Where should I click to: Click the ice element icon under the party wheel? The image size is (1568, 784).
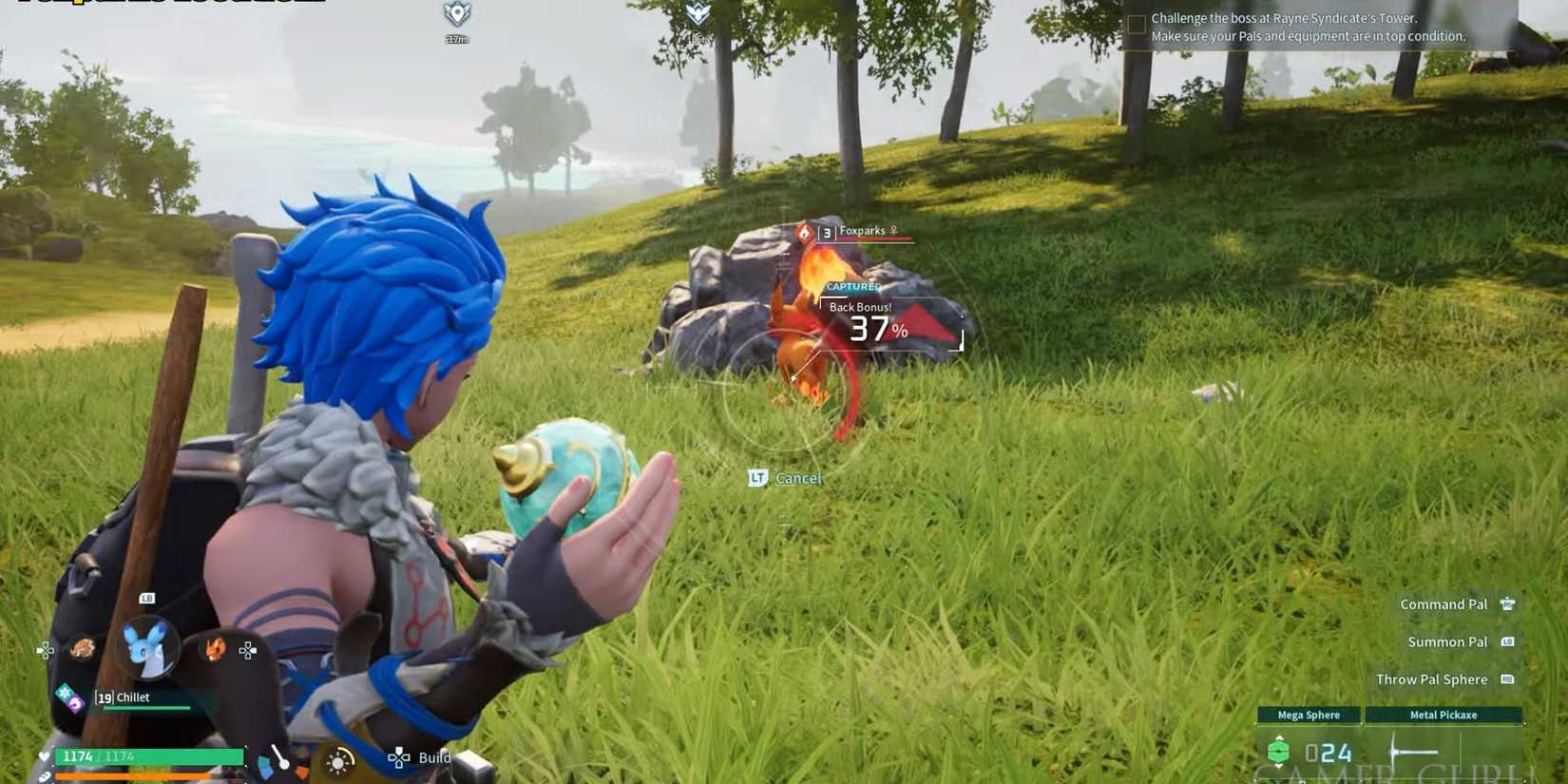coord(64,691)
